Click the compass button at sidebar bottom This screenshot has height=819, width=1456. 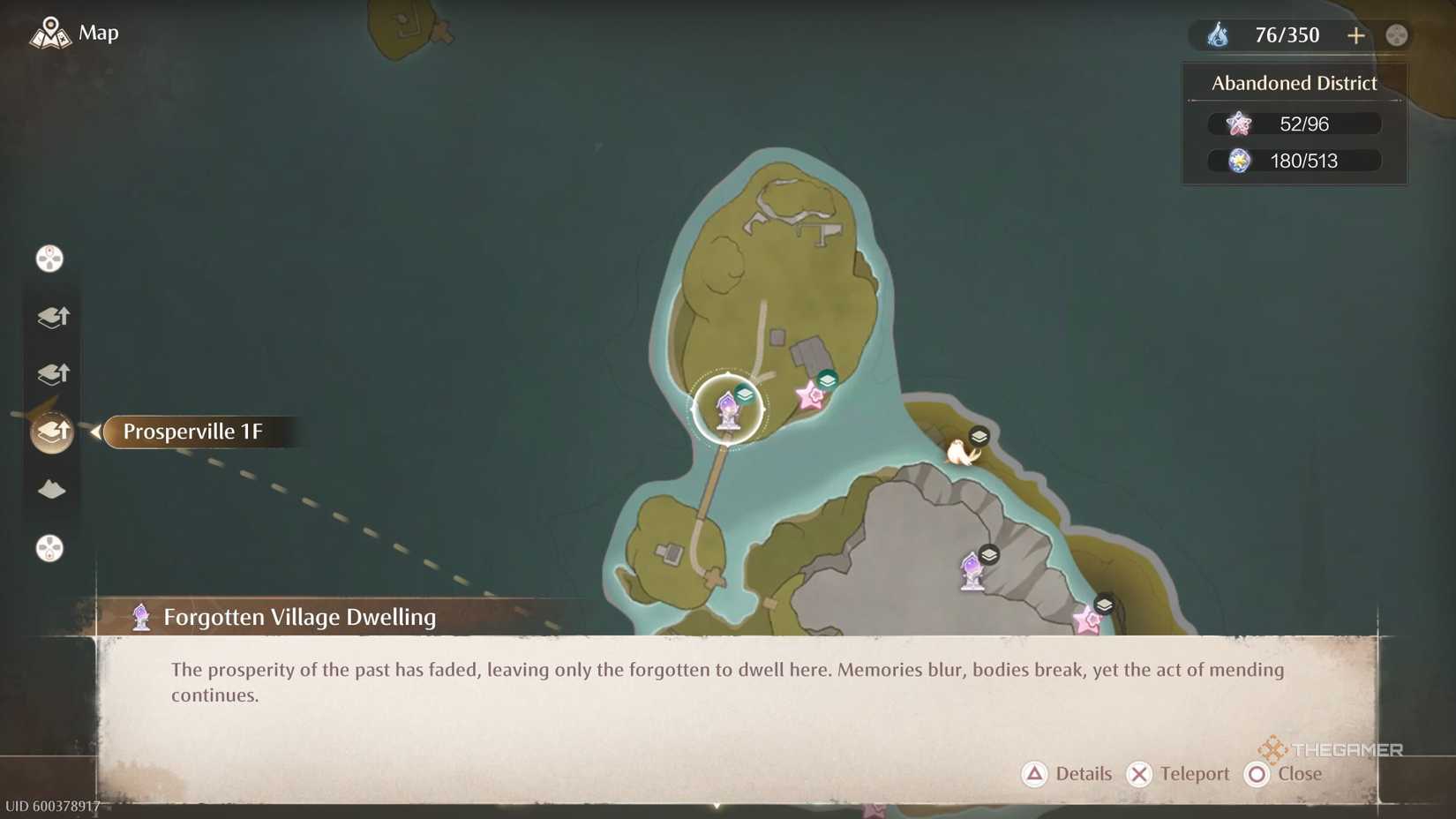coord(50,549)
